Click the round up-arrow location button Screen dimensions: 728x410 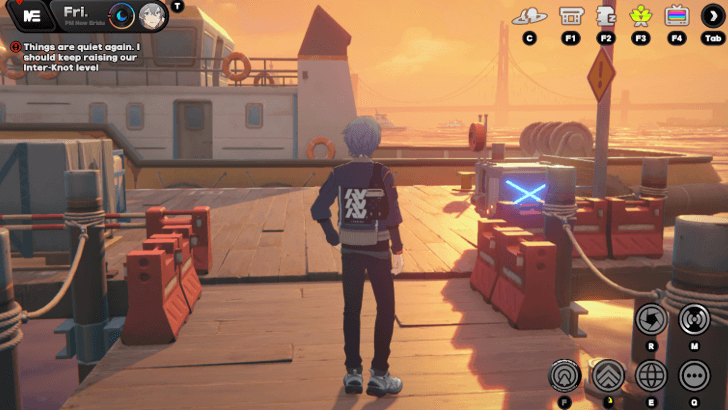565,376
